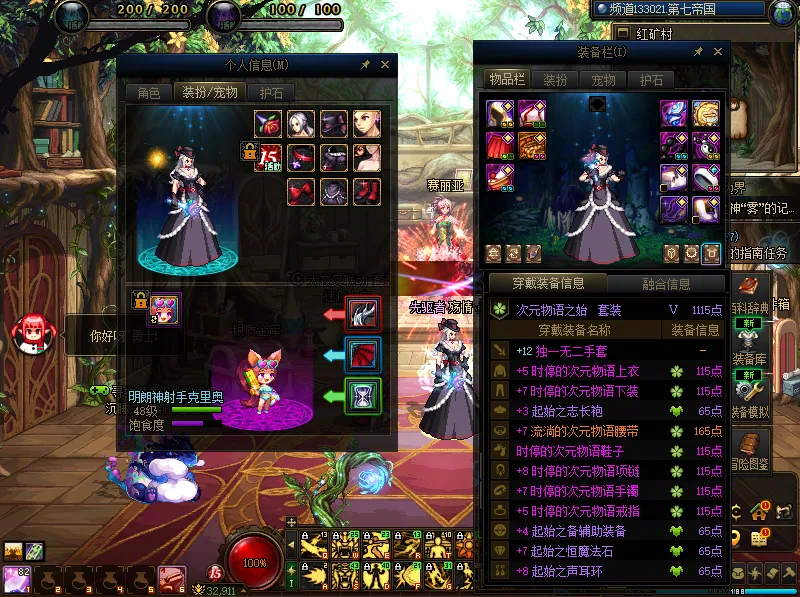Click the yin-yang orb equipment slot
Image resolution: width=800 pixels, height=597 pixels.
[706, 145]
